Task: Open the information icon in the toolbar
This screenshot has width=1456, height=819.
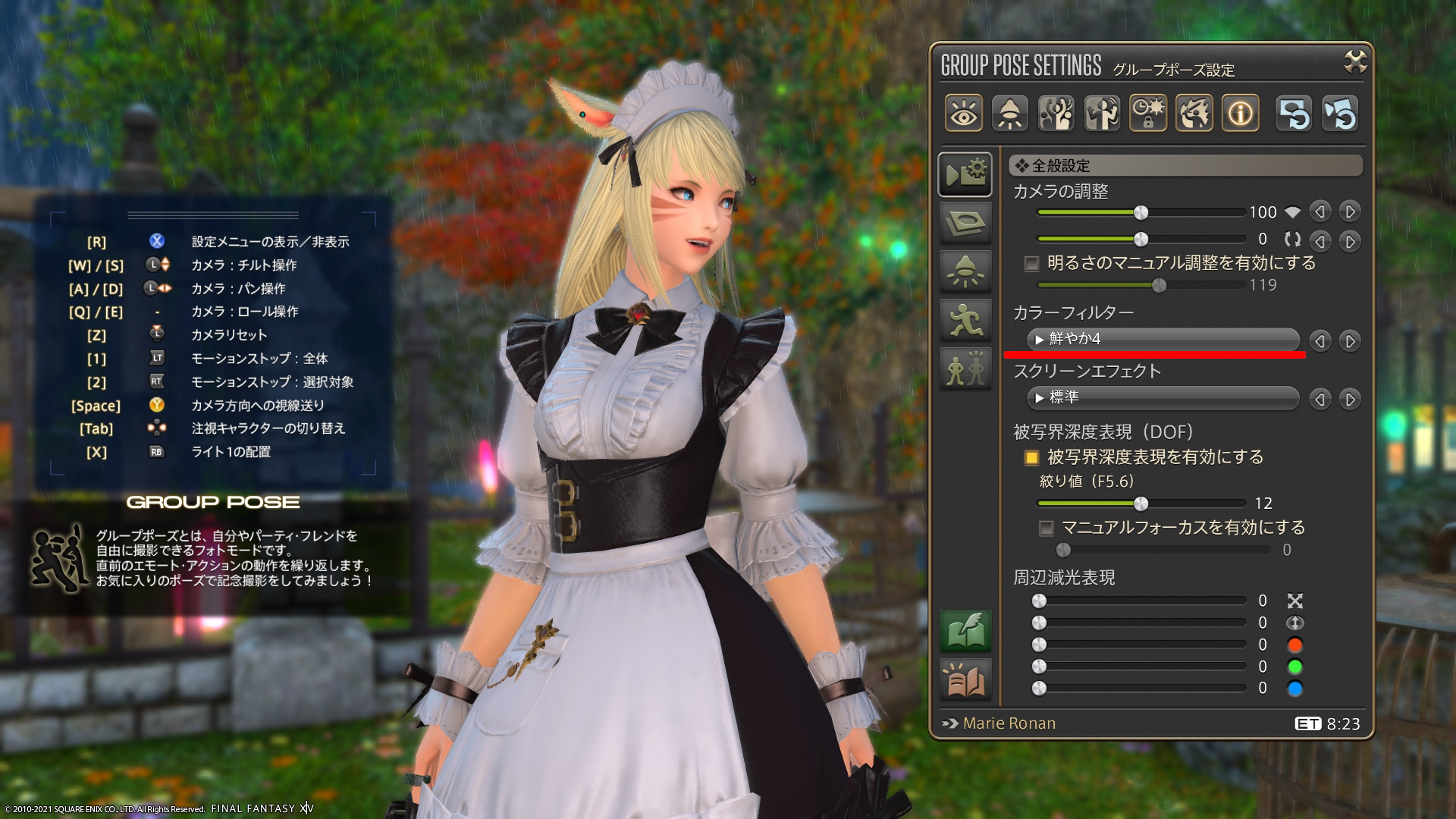Action: pyautogui.click(x=1240, y=112)
